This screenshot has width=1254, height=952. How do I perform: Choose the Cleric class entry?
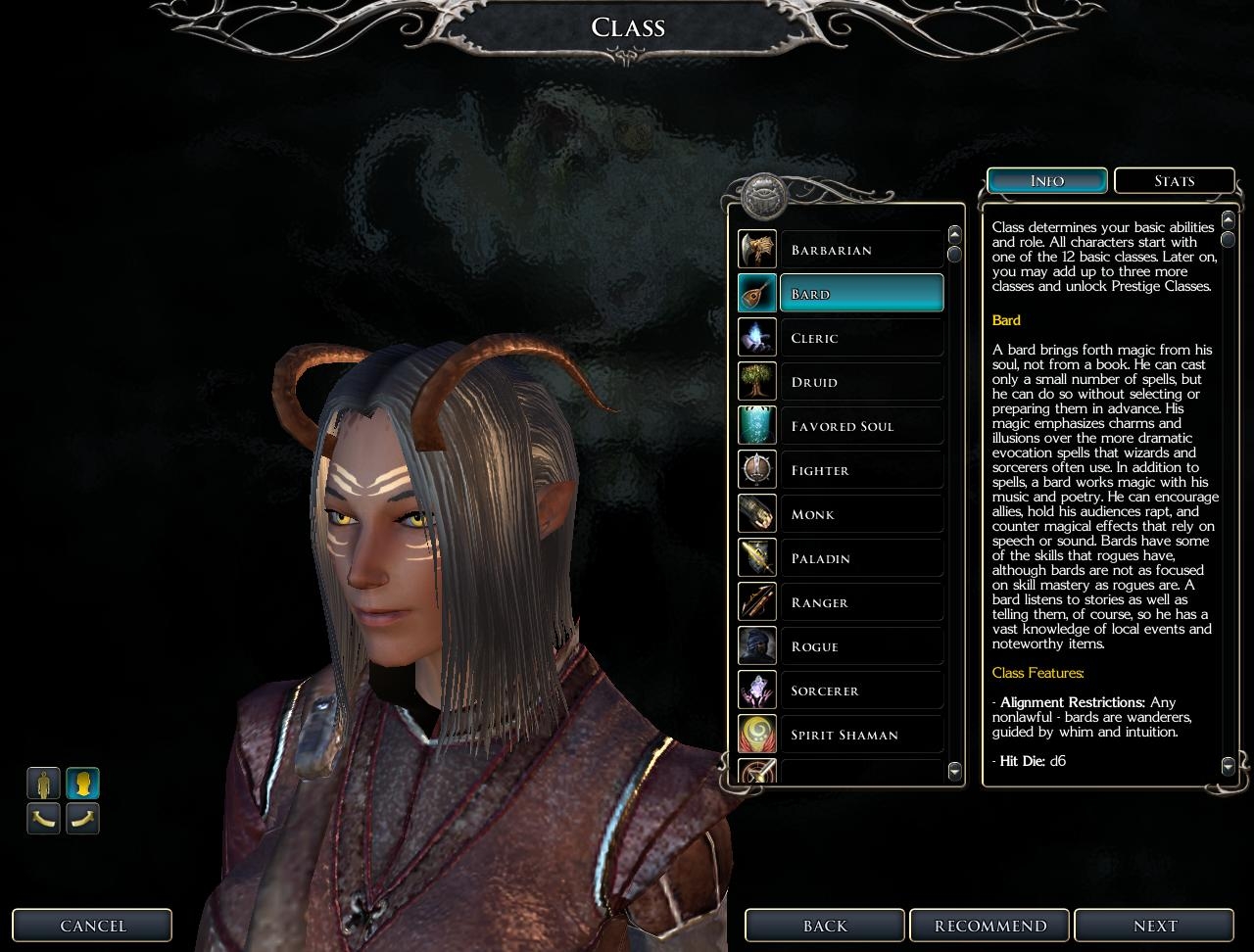[x=861, y=338]
